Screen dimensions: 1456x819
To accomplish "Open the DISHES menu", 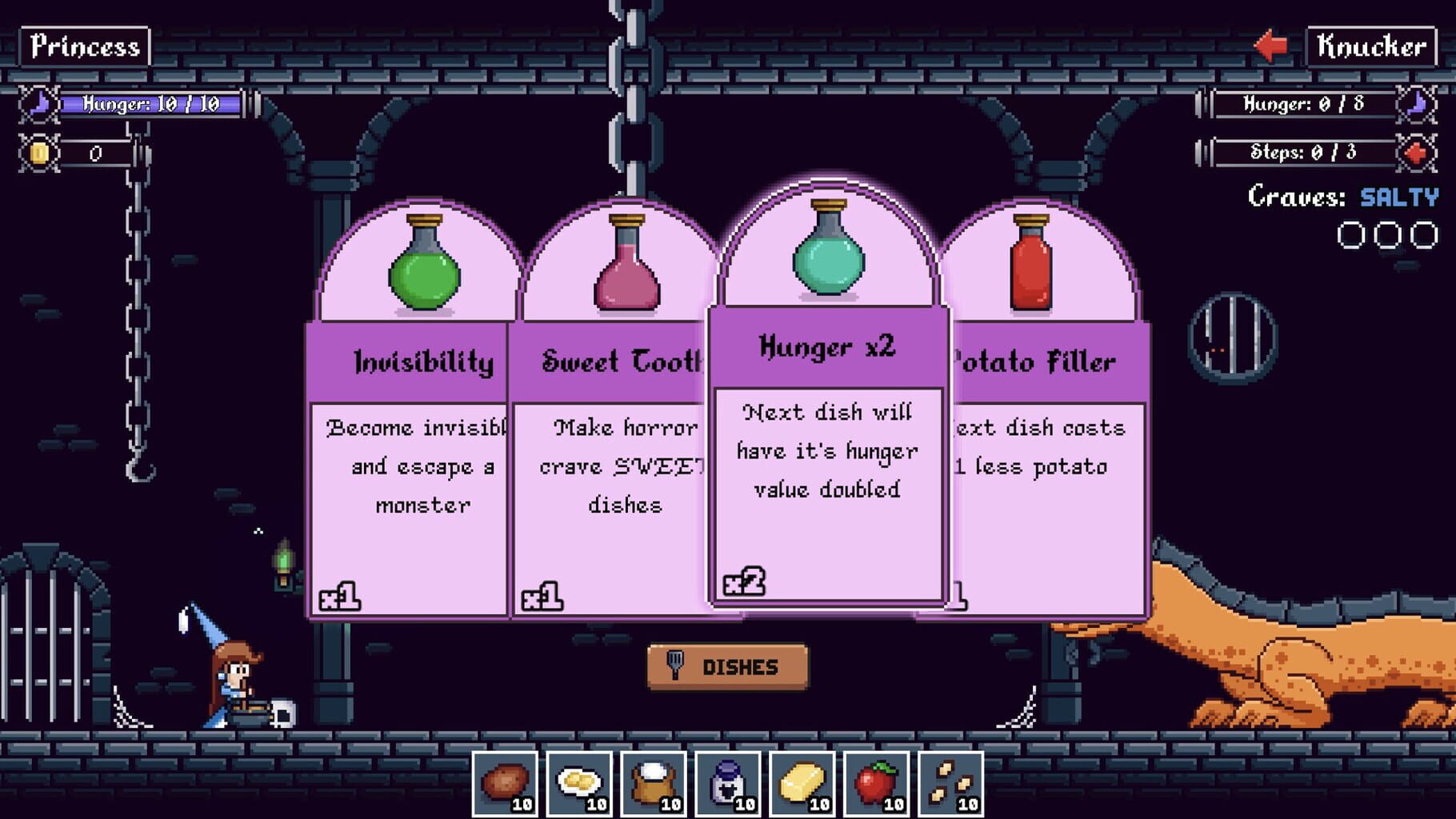I will point(728,665).
